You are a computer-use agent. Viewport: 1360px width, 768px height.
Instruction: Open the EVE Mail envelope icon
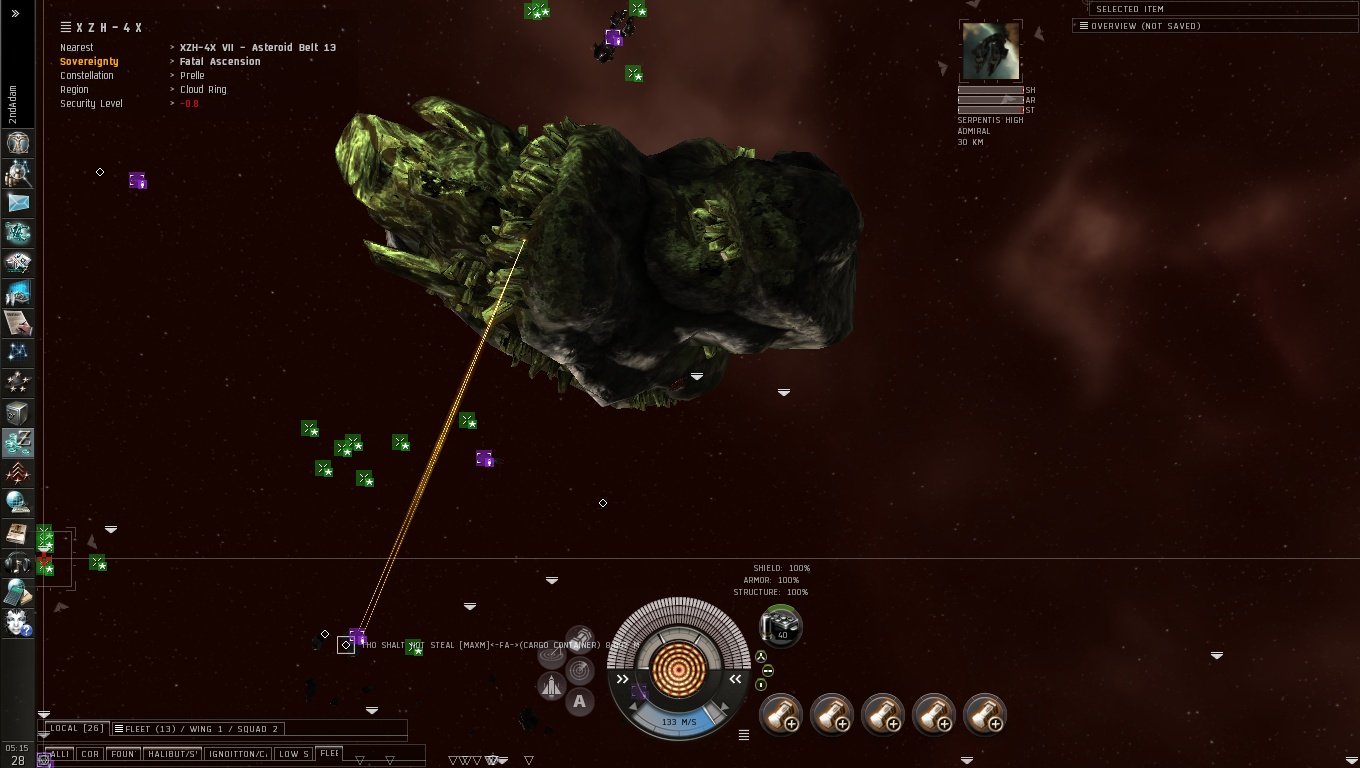click(x=18, y=203)
